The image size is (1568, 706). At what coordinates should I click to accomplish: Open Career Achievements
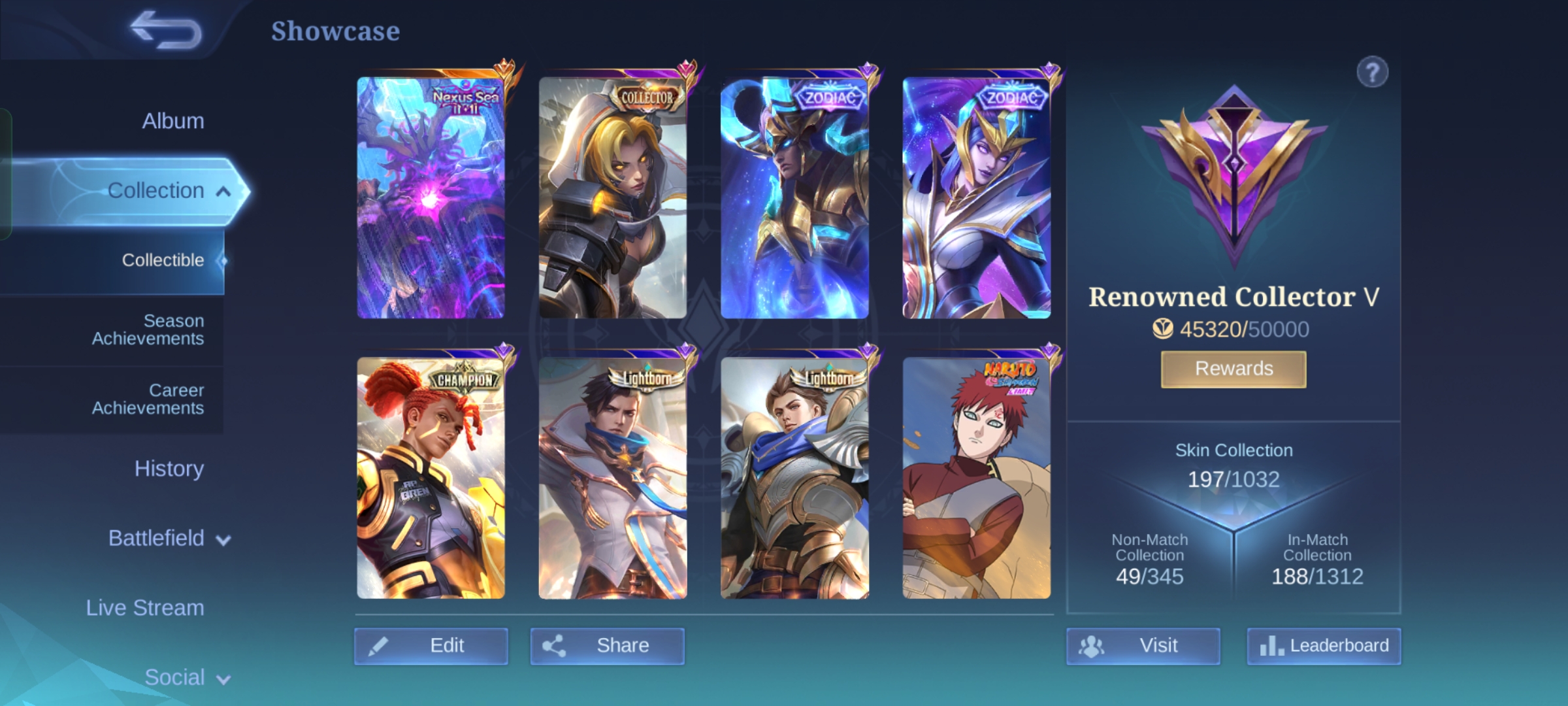tap(148, 399)
